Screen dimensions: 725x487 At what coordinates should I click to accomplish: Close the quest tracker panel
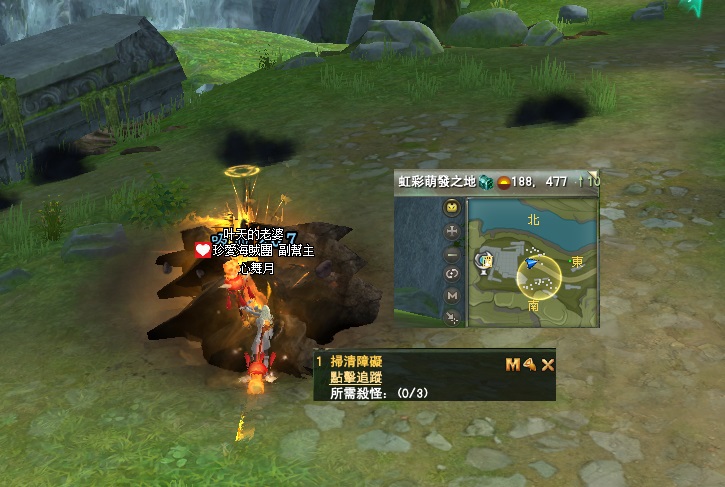click(548, 365)
